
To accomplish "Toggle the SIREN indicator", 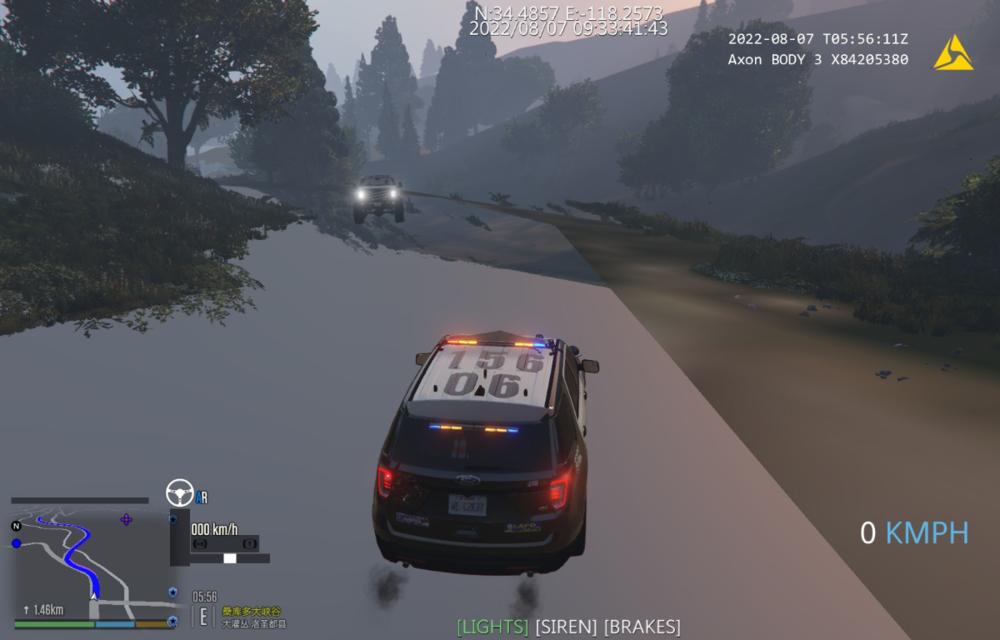I will click(566, 627).
